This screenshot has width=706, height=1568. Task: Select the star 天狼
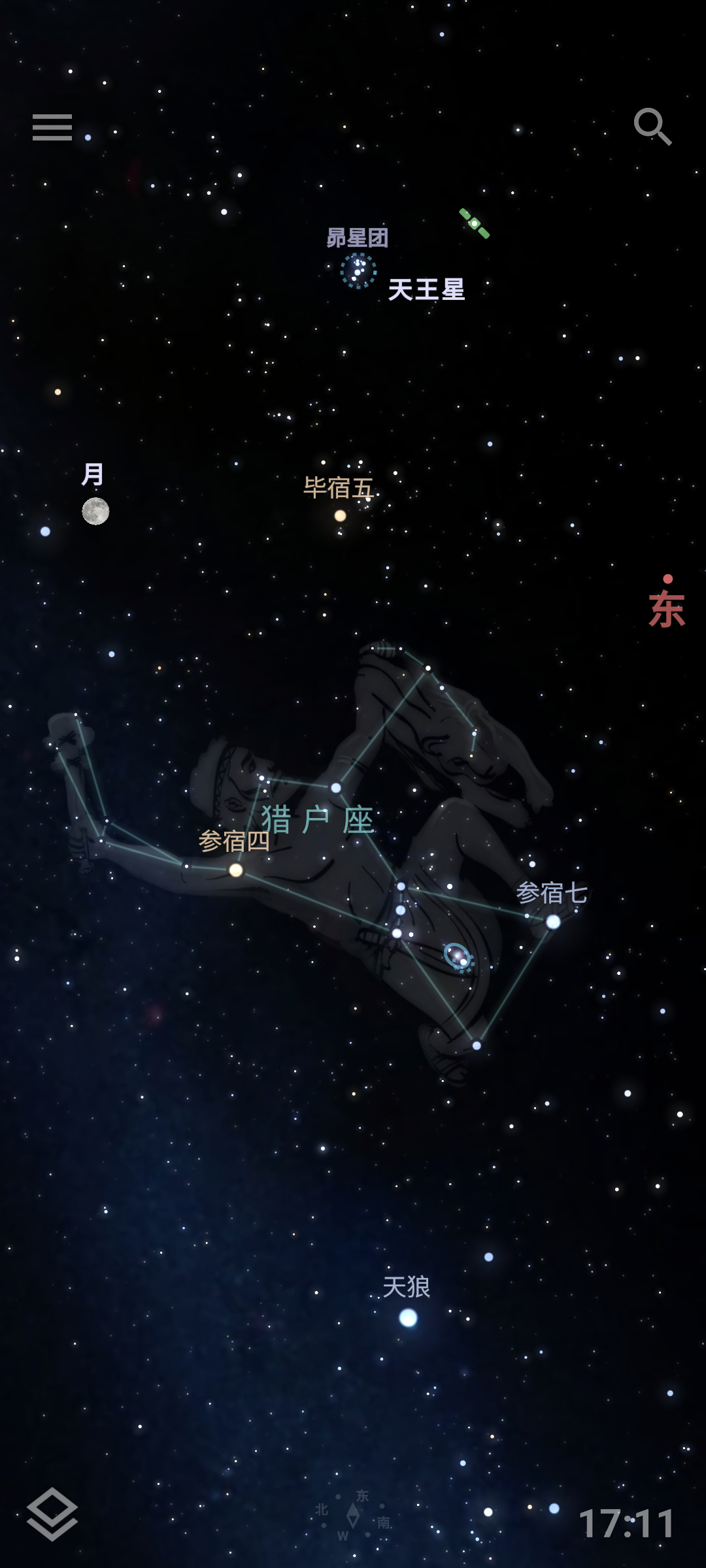coord(408,1318)
